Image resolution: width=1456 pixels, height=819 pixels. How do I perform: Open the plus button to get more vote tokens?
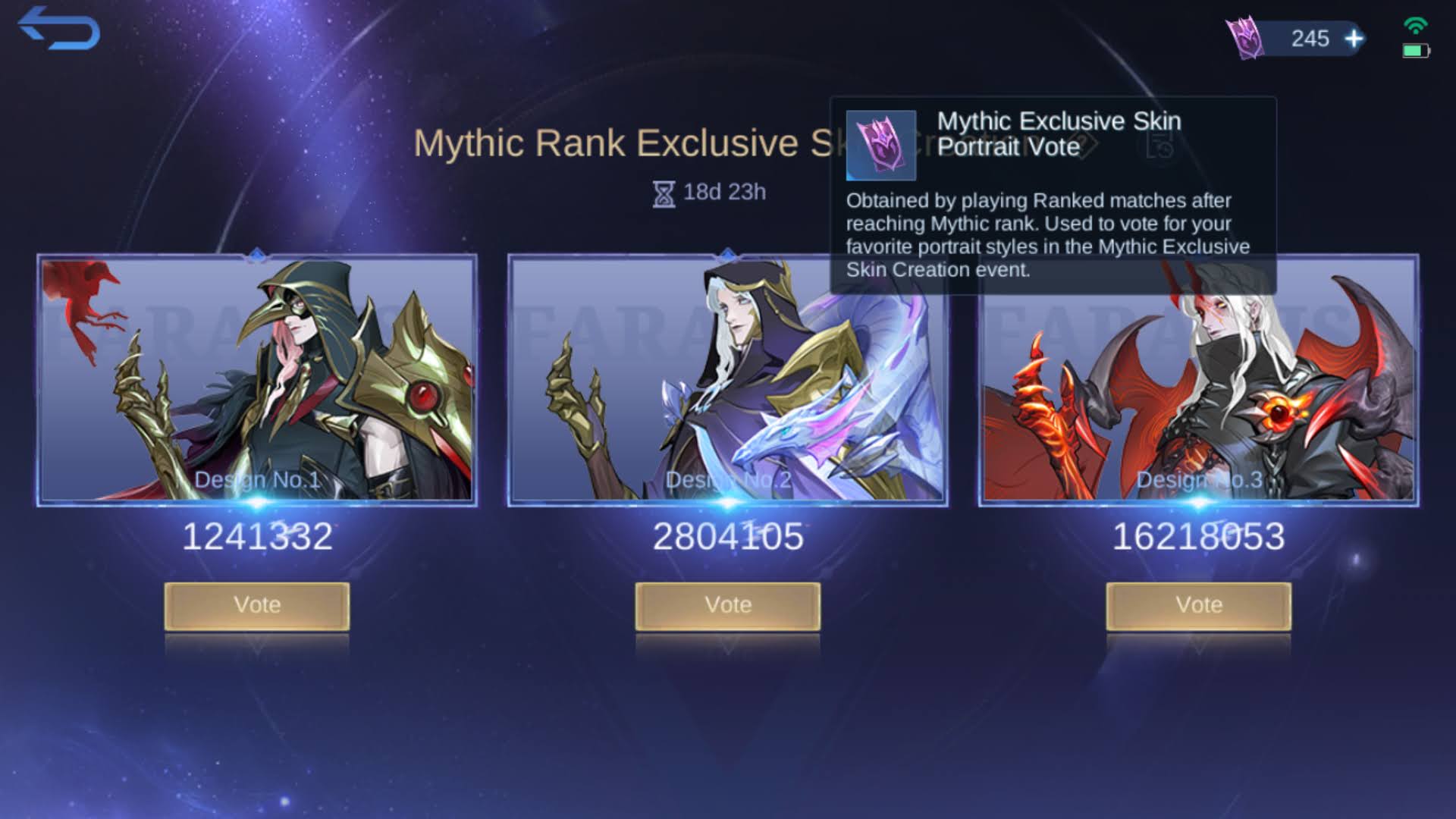pos(1354,39)
